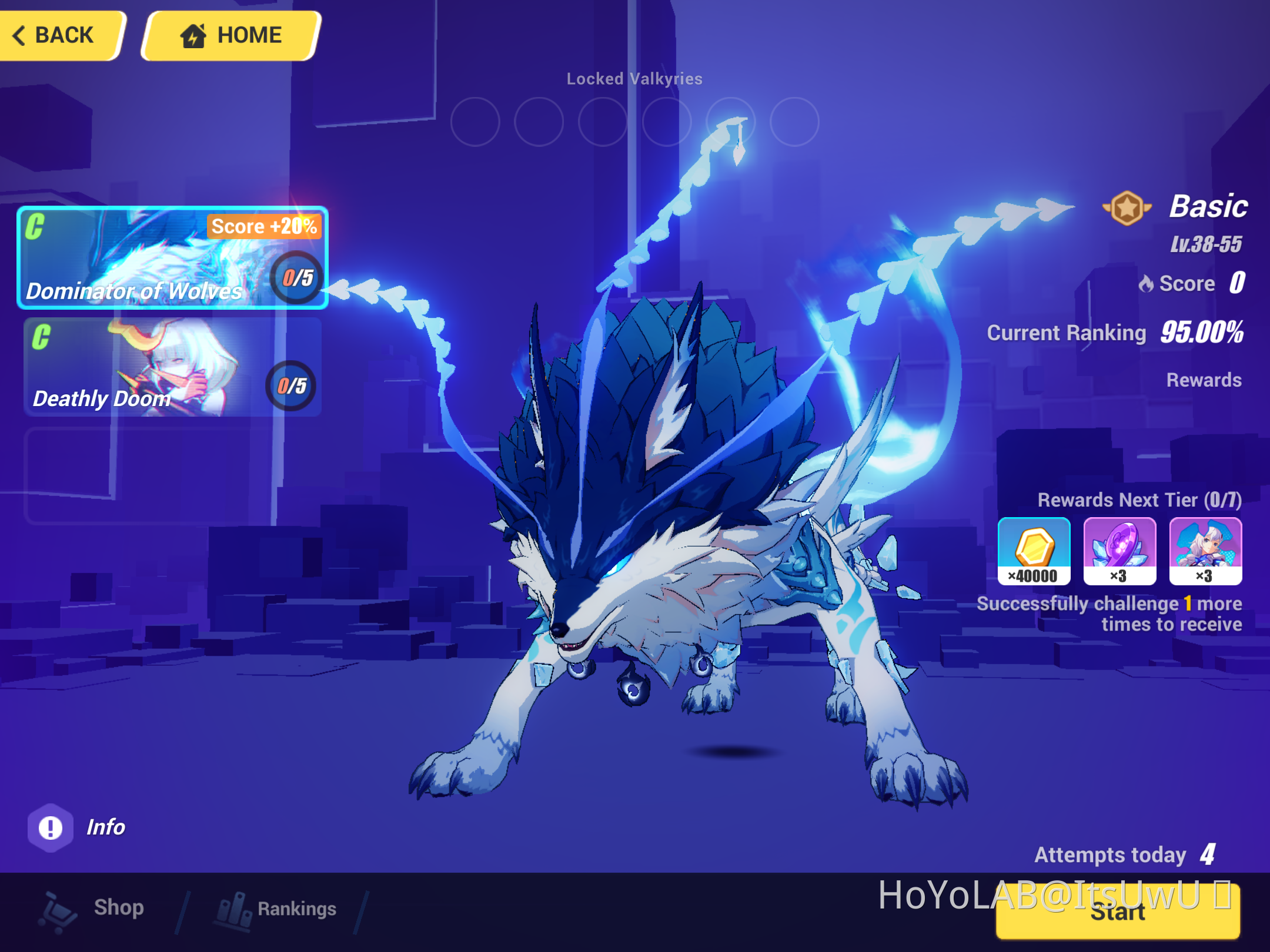The height and width of the screenshot is (952, 1270).
Task: Click the Score +20% bonus label
Action: tap(263, 226)
